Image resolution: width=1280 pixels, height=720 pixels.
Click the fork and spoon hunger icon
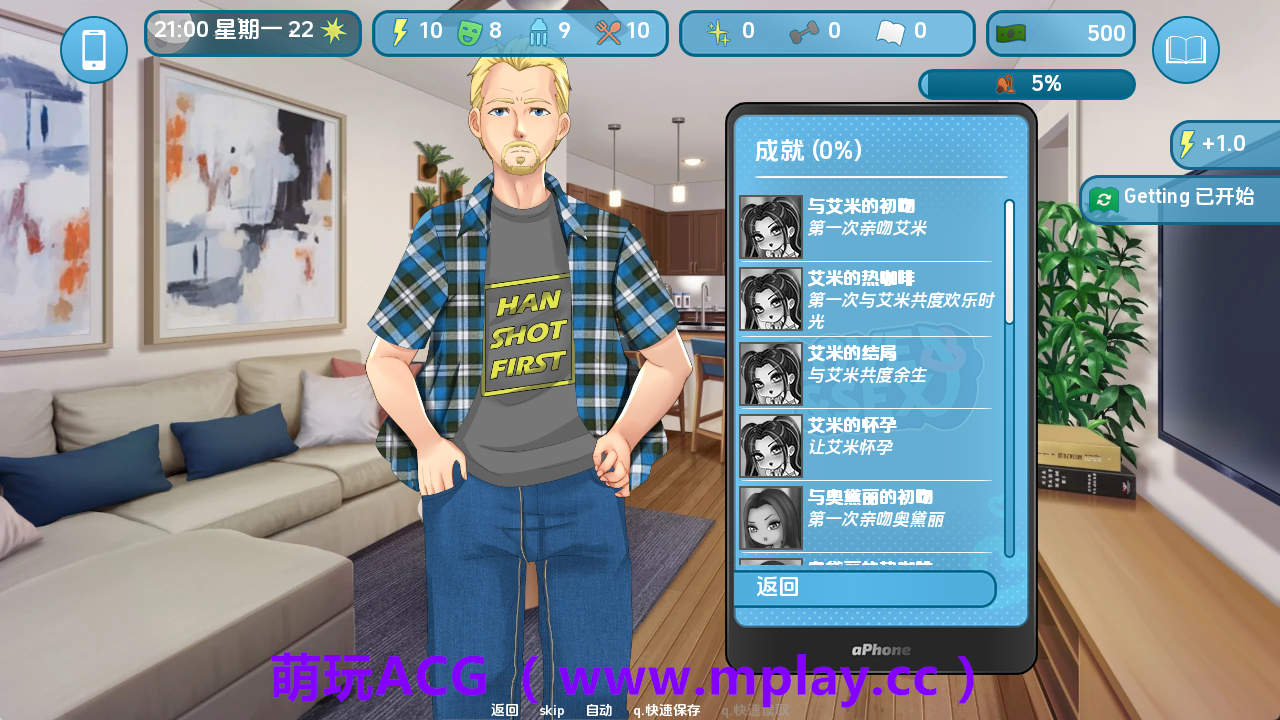coord(608,31)
